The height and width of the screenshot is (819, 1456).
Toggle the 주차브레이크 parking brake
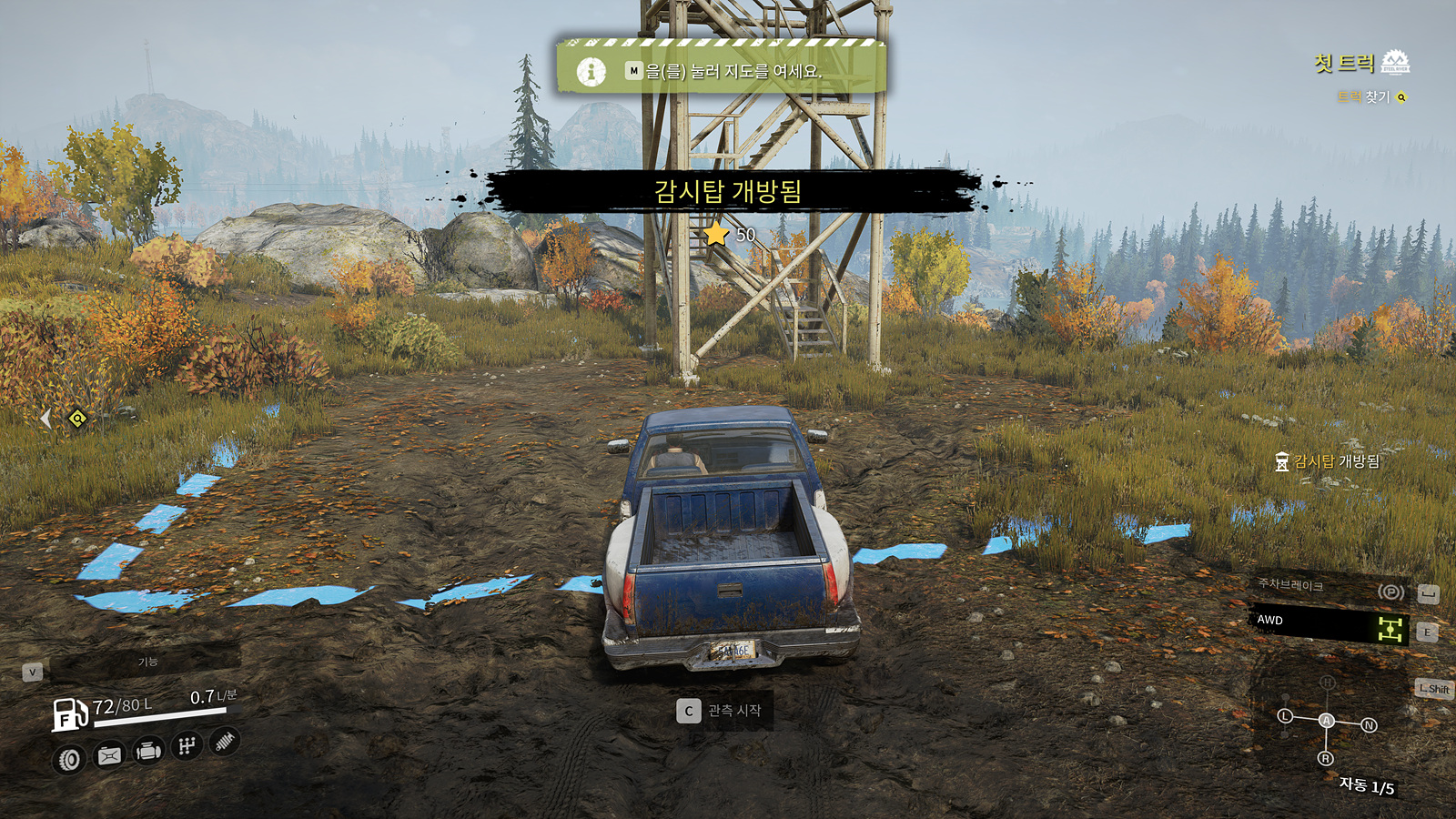(x=1328, y=588)
